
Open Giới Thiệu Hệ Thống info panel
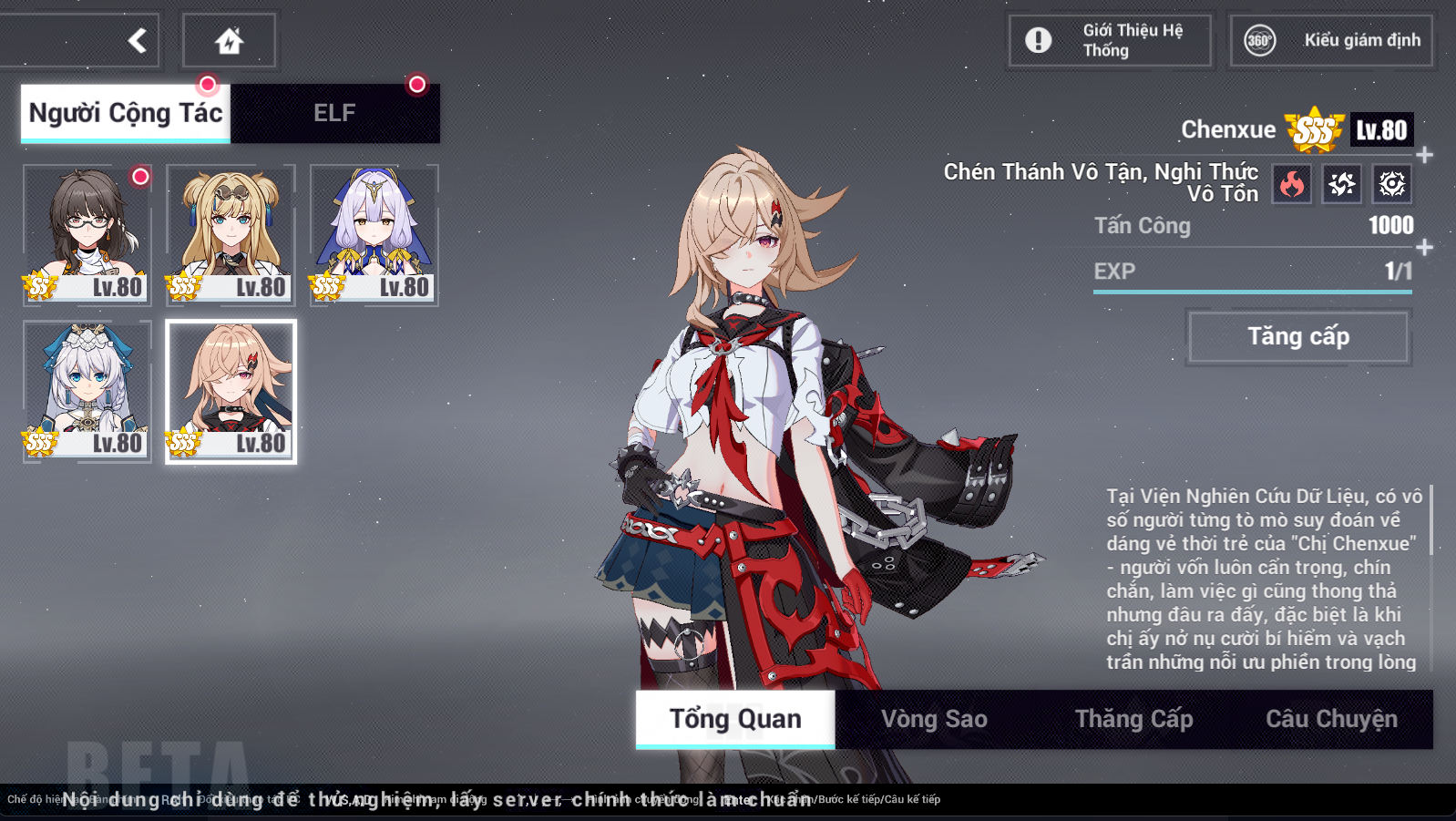click(1108, 40)
